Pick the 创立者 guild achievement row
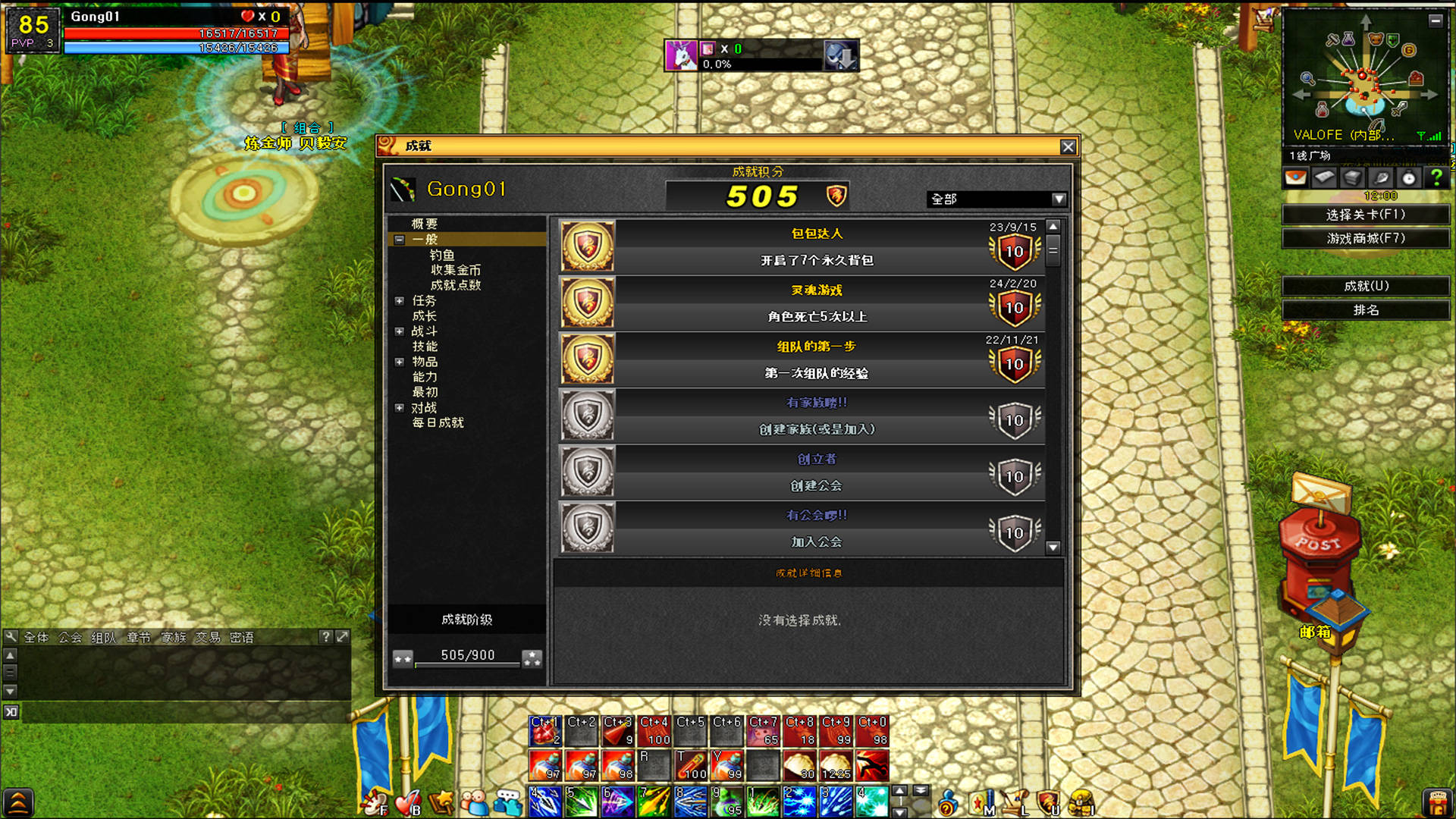Screen dimensions: 1456x819 tap(816, 472)
